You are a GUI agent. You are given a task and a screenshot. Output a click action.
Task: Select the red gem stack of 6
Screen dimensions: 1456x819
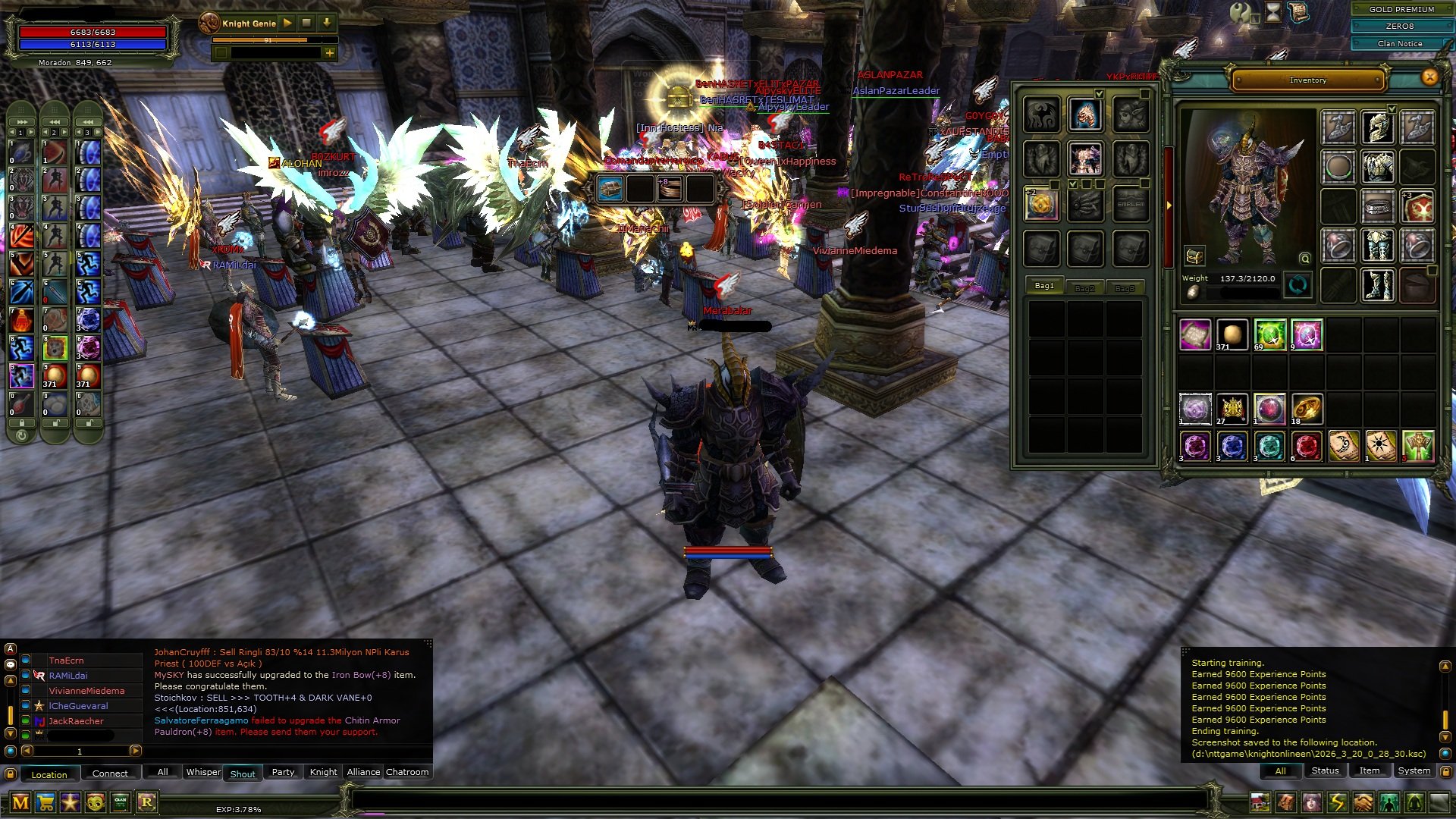(x=1306, y=446)
